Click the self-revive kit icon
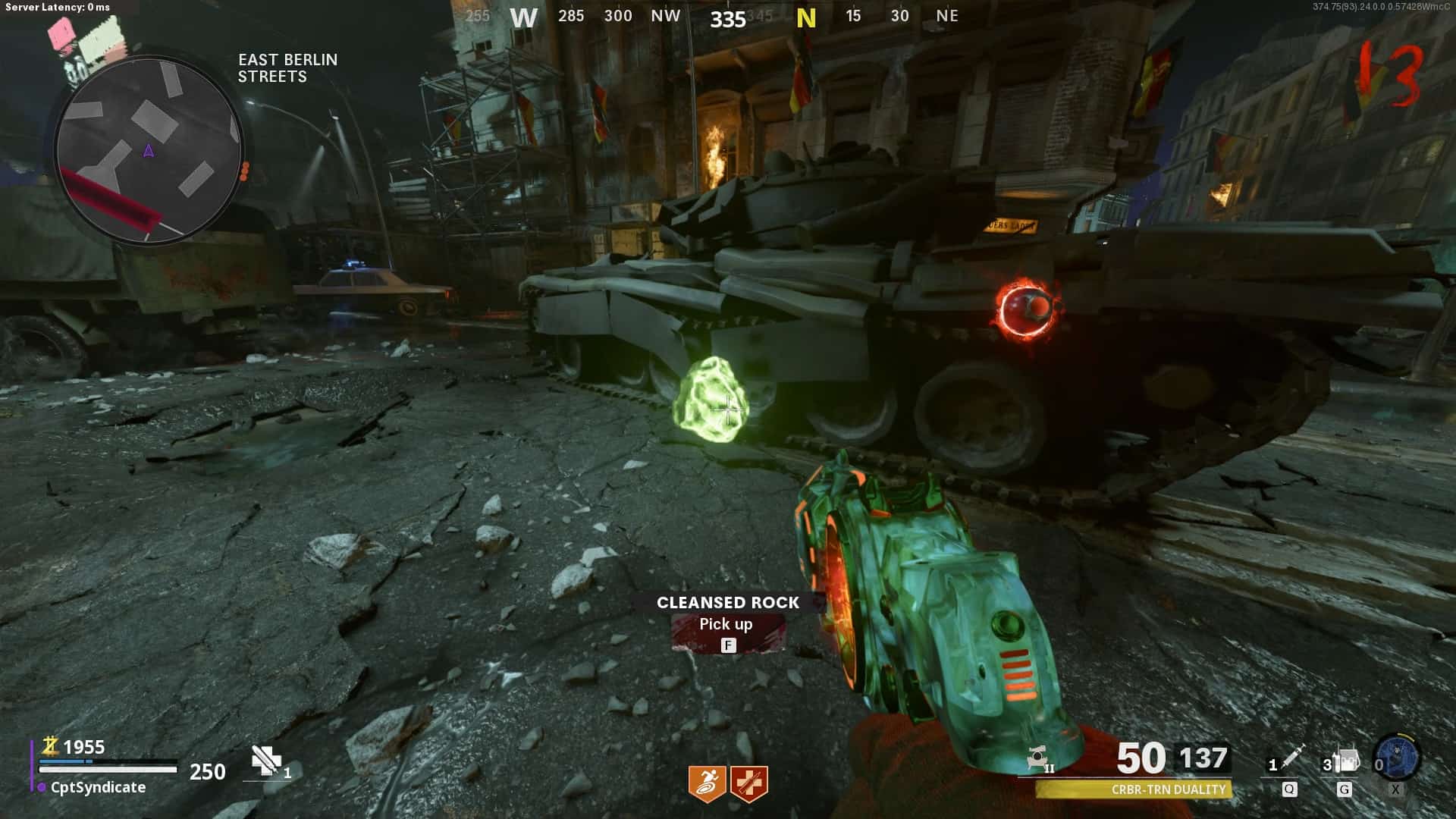 266,761
